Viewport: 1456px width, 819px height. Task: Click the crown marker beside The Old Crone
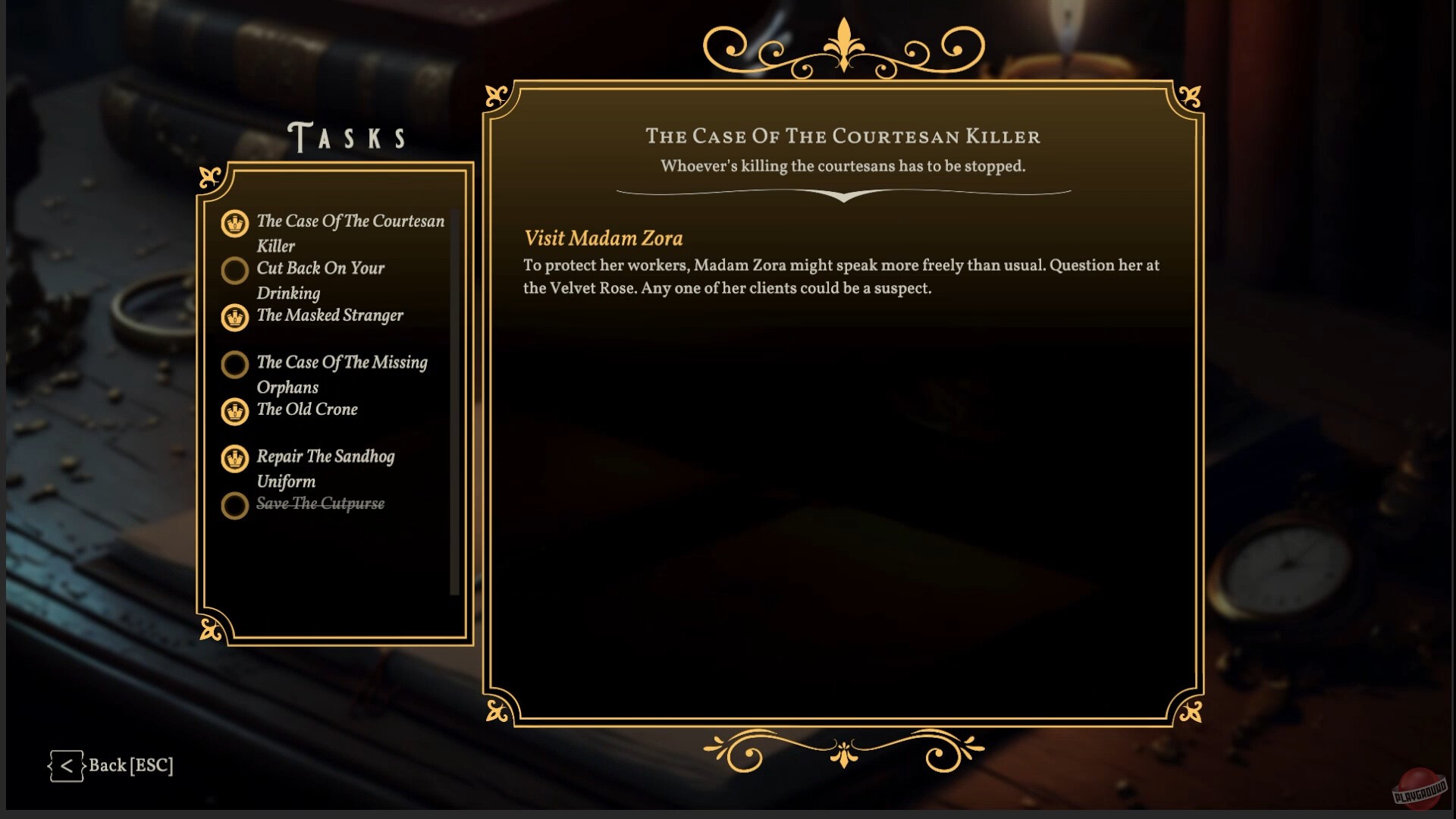click(235, 412)
